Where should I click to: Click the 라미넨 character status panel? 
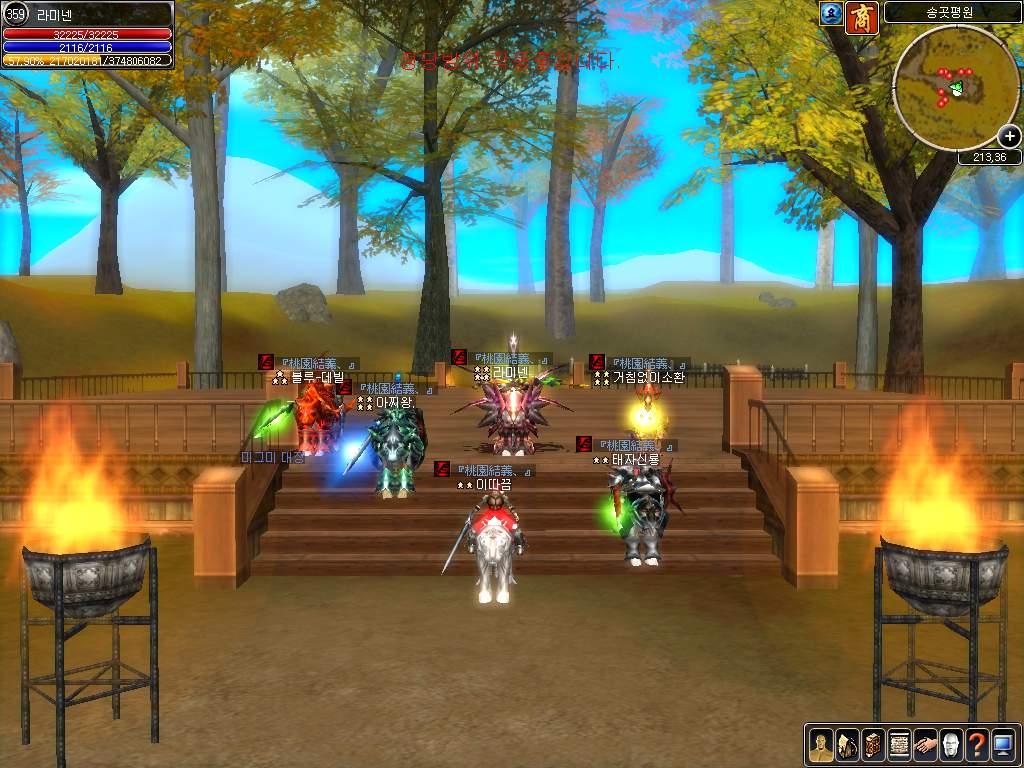(x=88, y=34)
